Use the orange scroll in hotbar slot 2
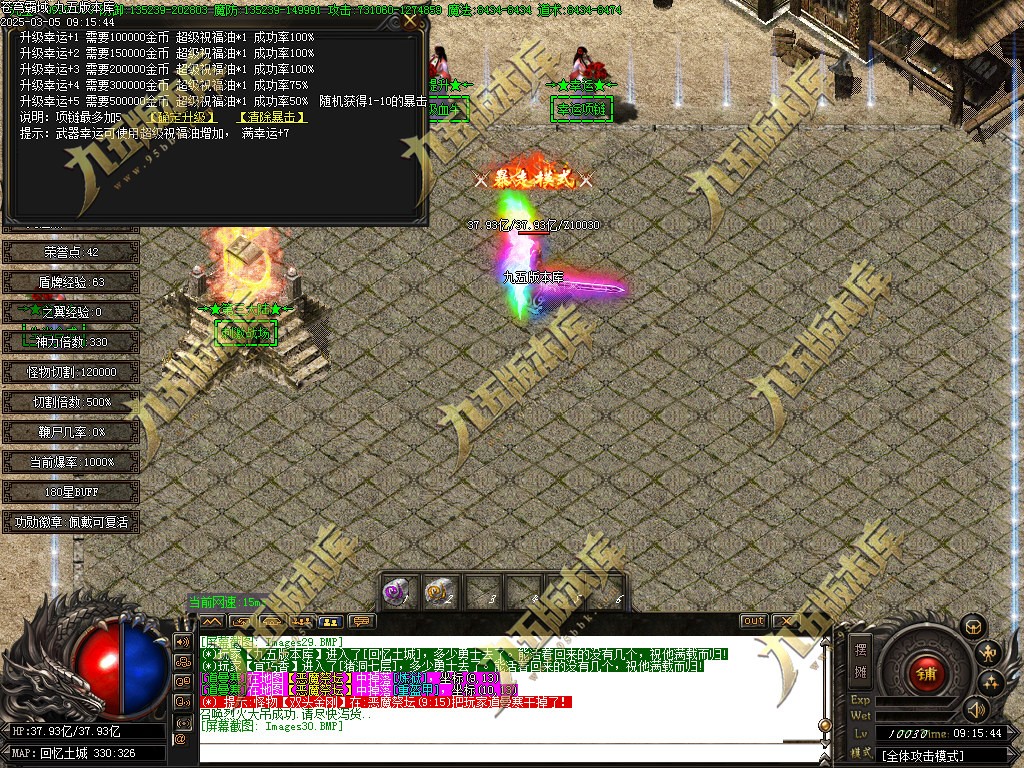This screenshot has width=1024, height=768. coord(437,591)
